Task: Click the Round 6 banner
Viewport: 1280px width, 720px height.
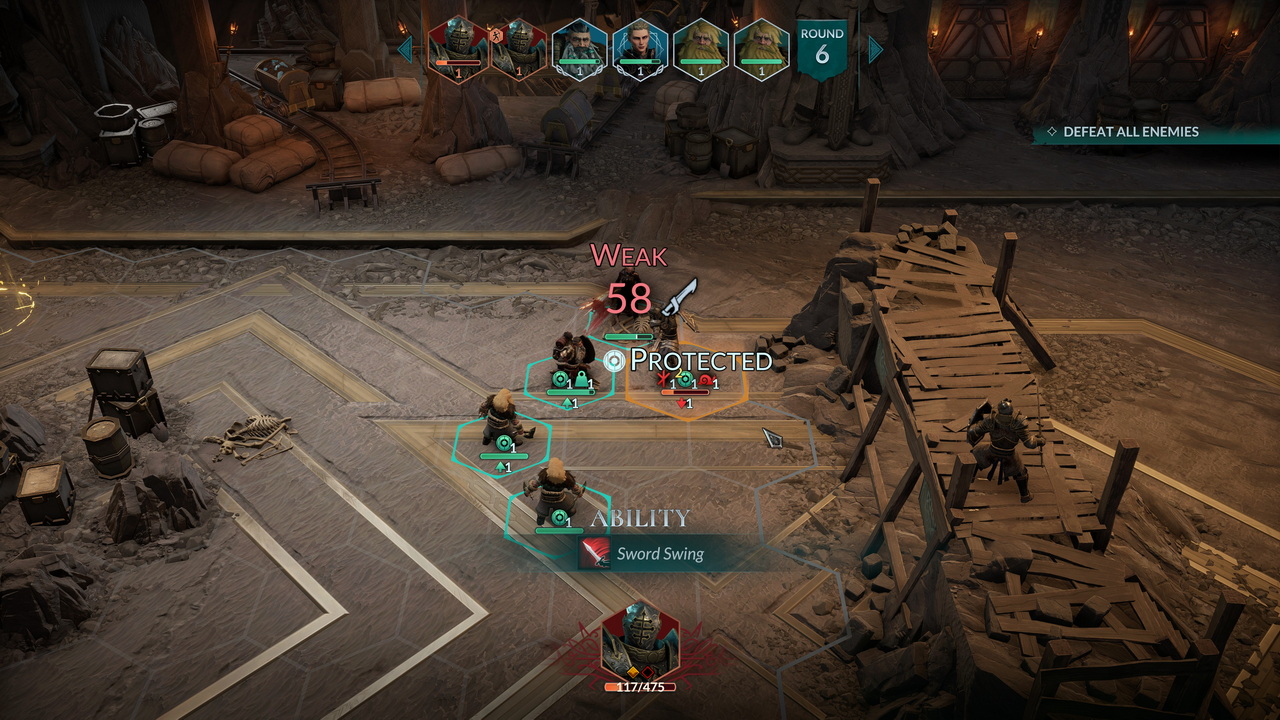Action: click(x=822, y=48)
